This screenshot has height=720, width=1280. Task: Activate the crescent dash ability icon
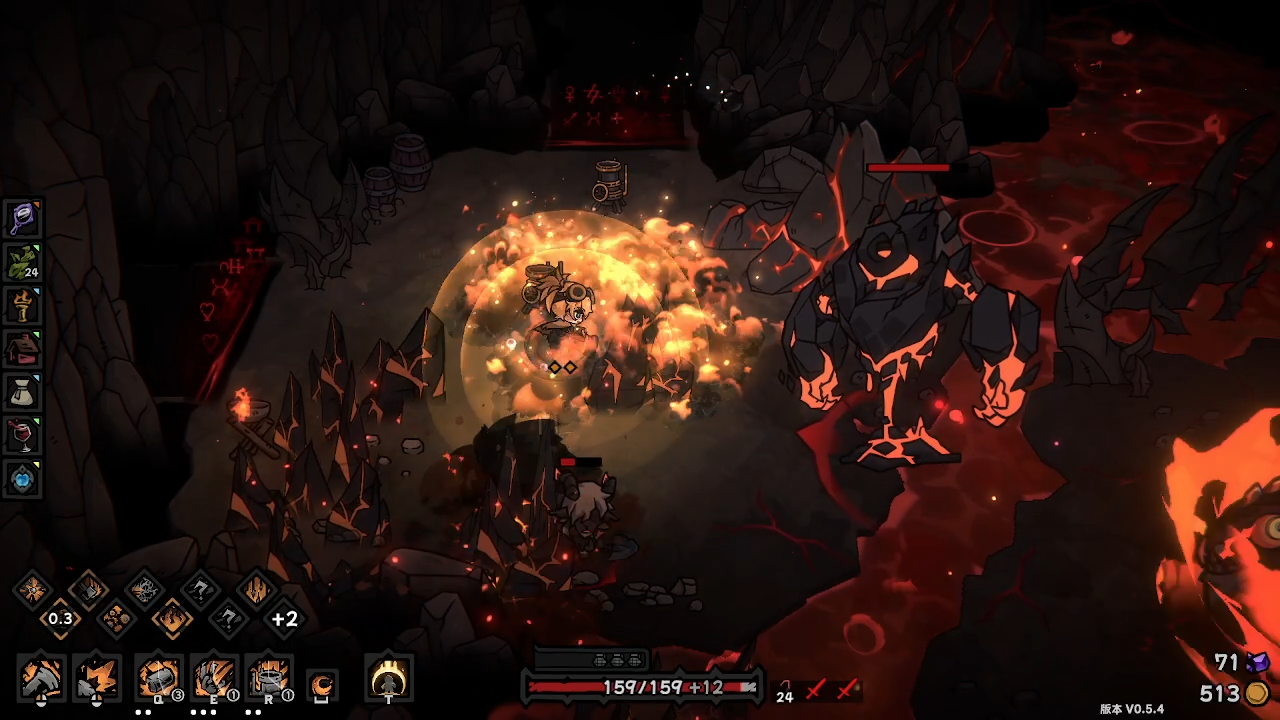click(x=322, y=685)
